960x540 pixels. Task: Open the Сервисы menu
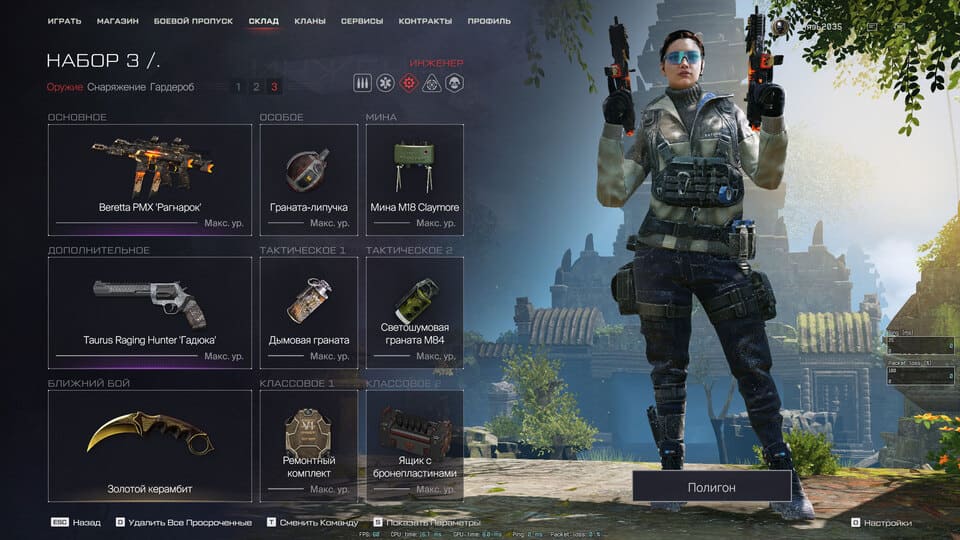(361, 21)
